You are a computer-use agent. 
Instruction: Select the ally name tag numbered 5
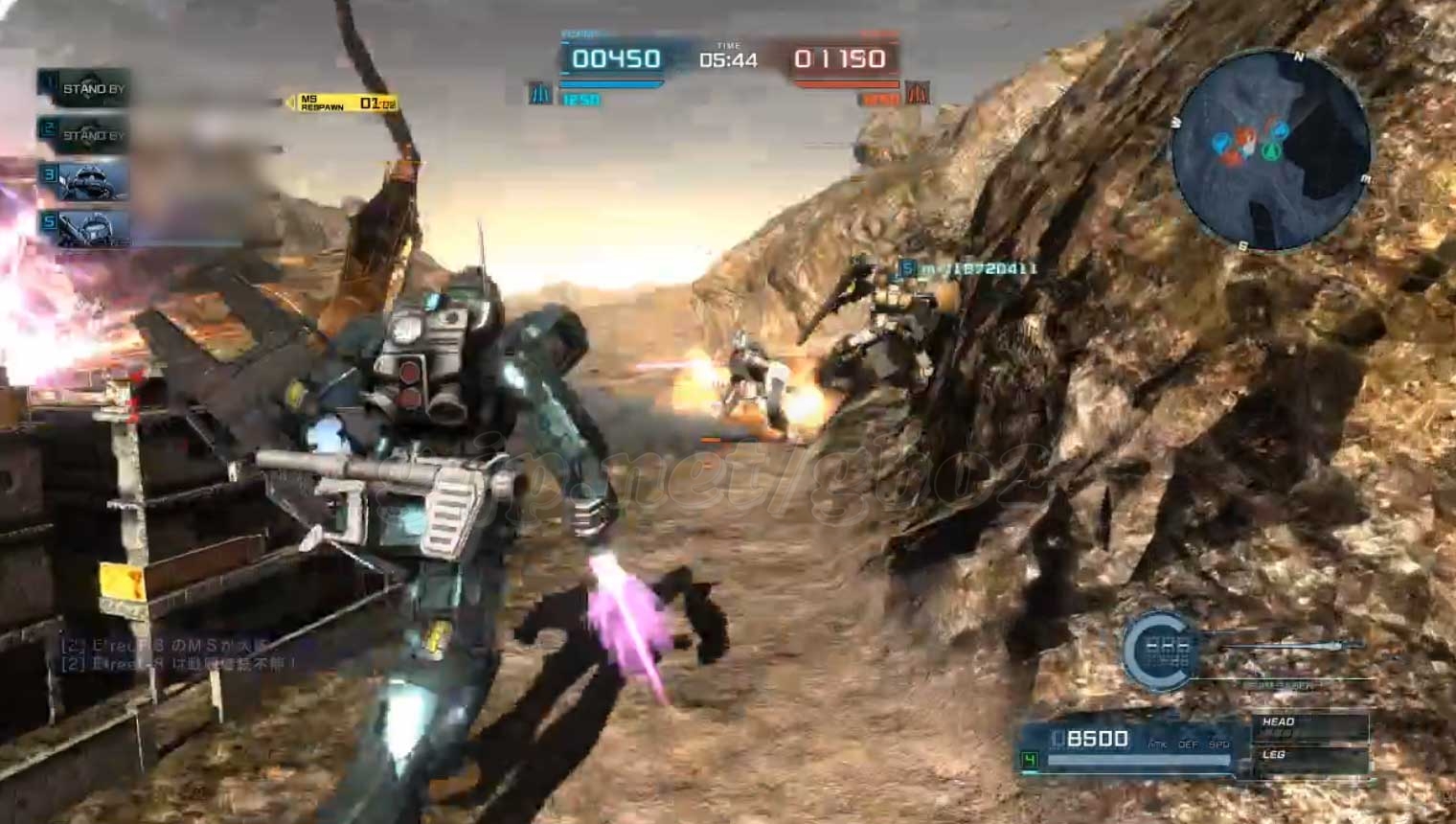click(x=967, y=269)
